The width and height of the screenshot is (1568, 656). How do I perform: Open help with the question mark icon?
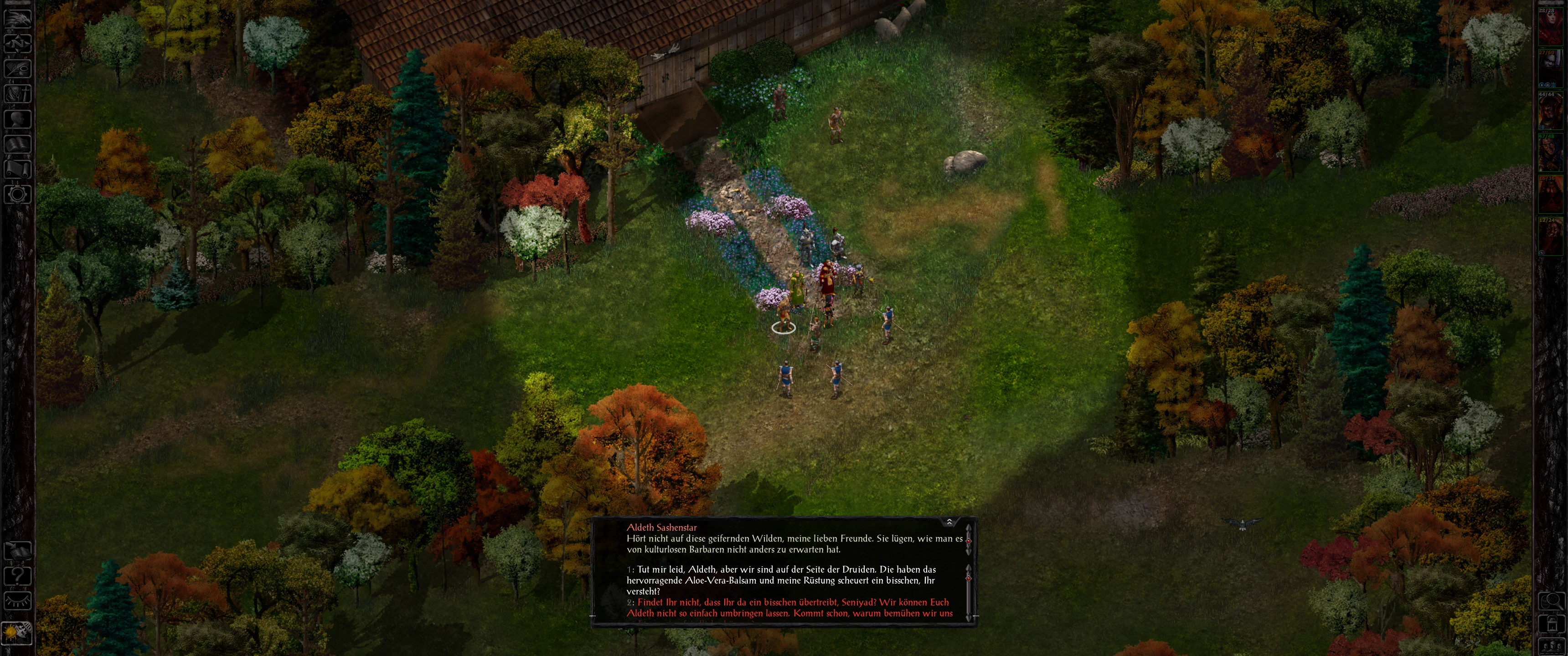click(x=18, y=576)
